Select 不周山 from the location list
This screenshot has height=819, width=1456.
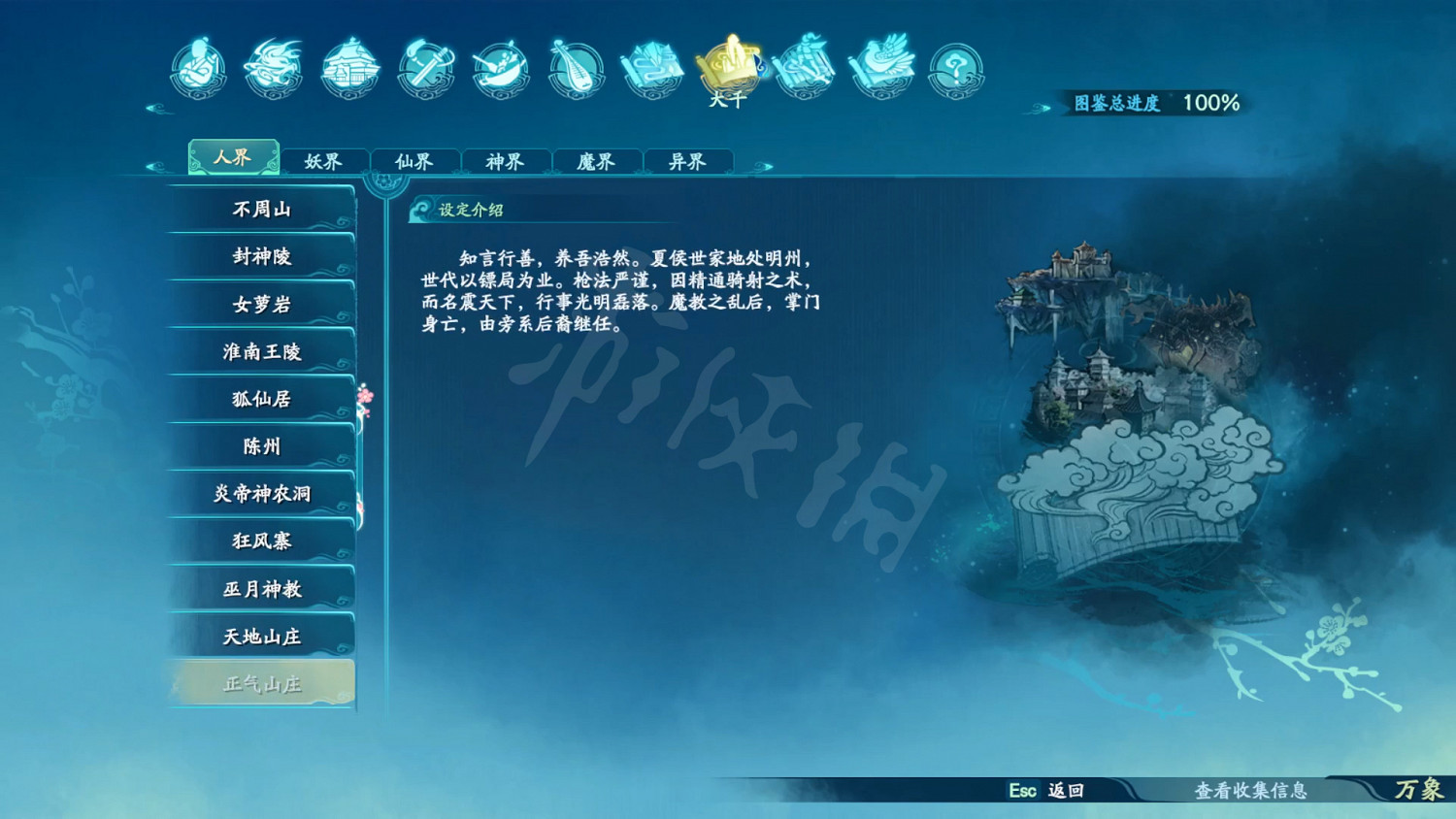261,209
